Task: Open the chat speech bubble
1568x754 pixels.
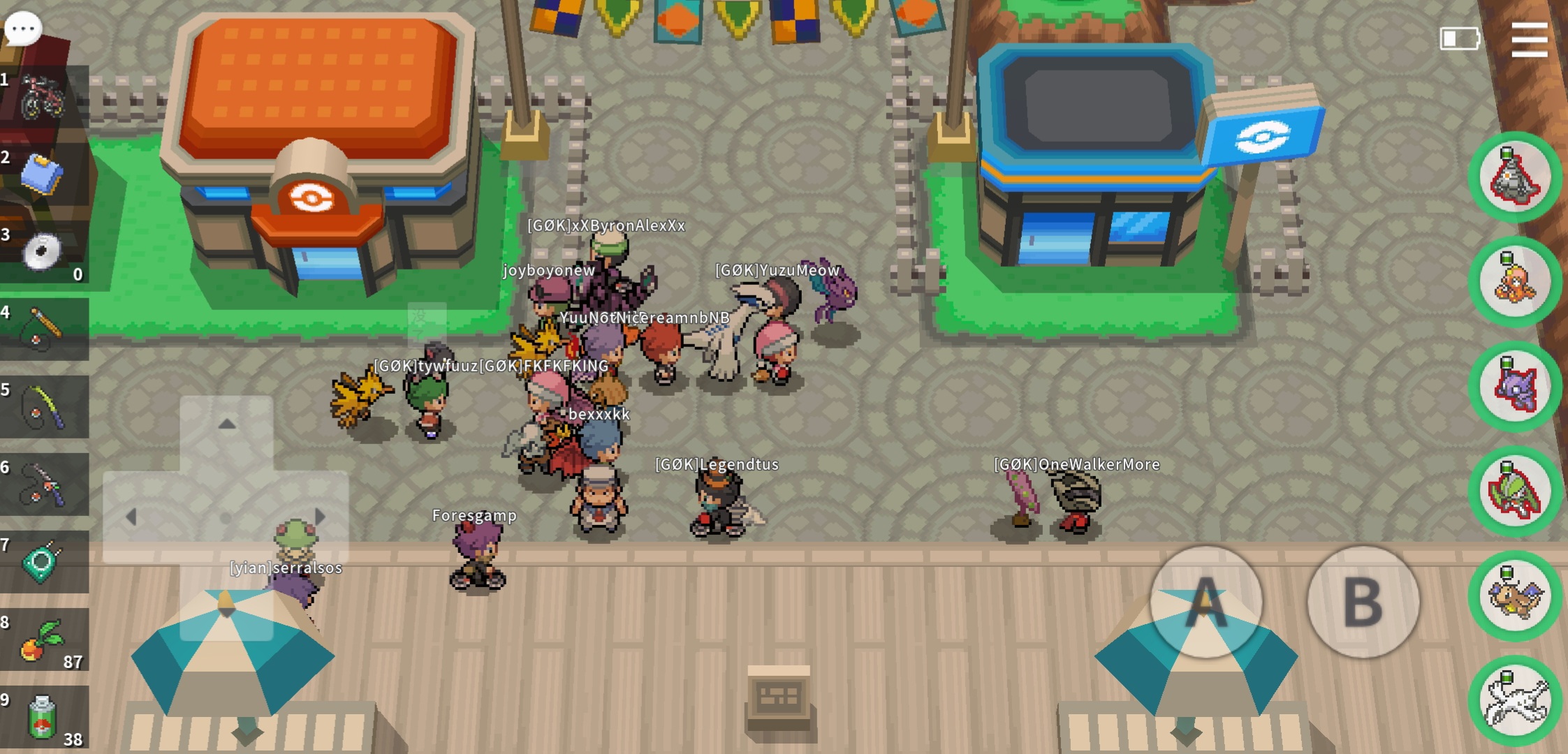Action: [x=23, y=29]
